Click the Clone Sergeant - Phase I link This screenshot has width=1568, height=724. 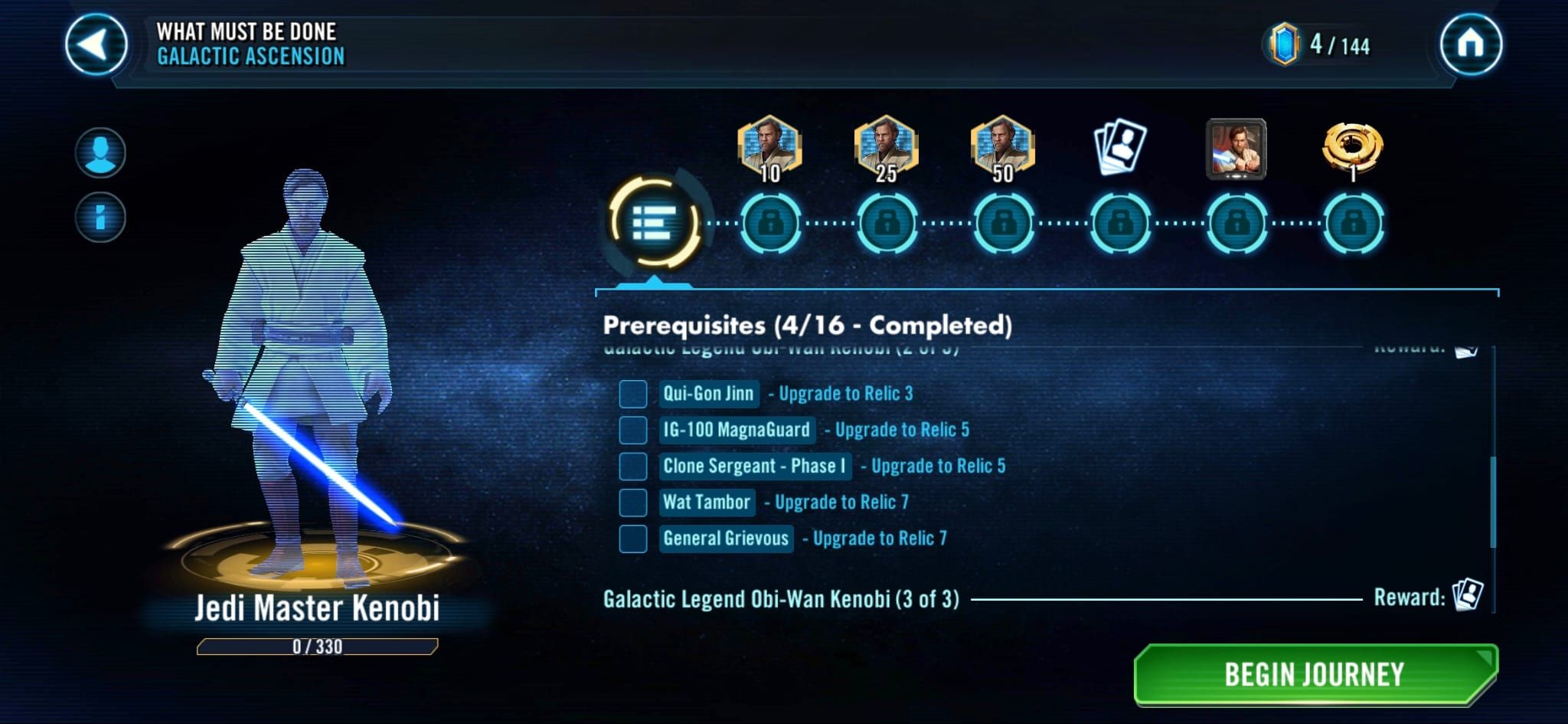754,466
